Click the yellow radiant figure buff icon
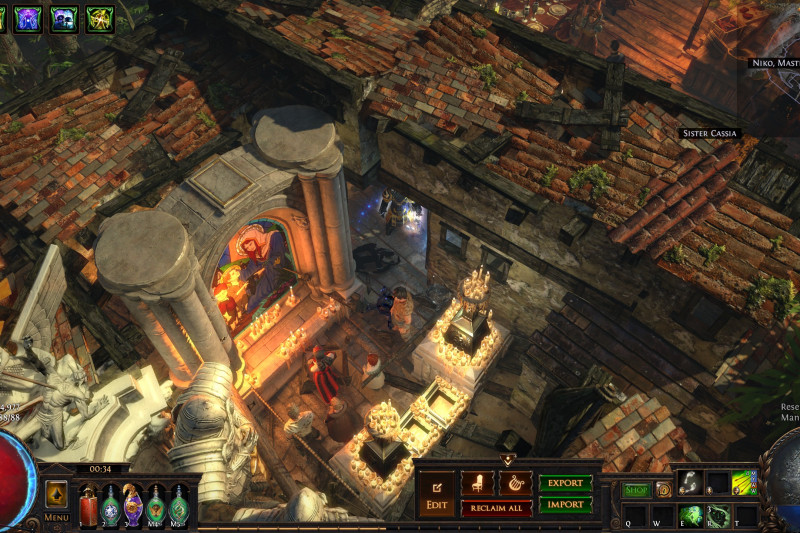This screenshot has height=533, width=800. 100,18
